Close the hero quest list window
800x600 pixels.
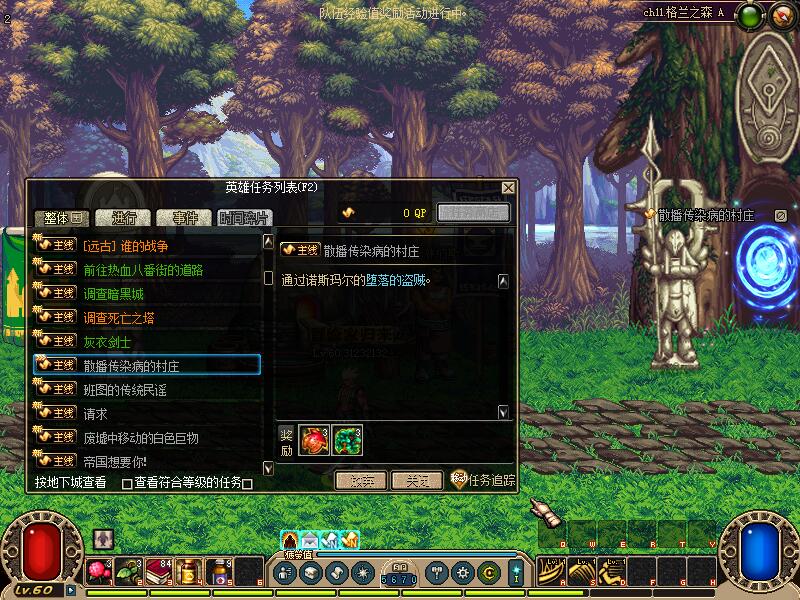pyautogui.click(x=508, y=187)
